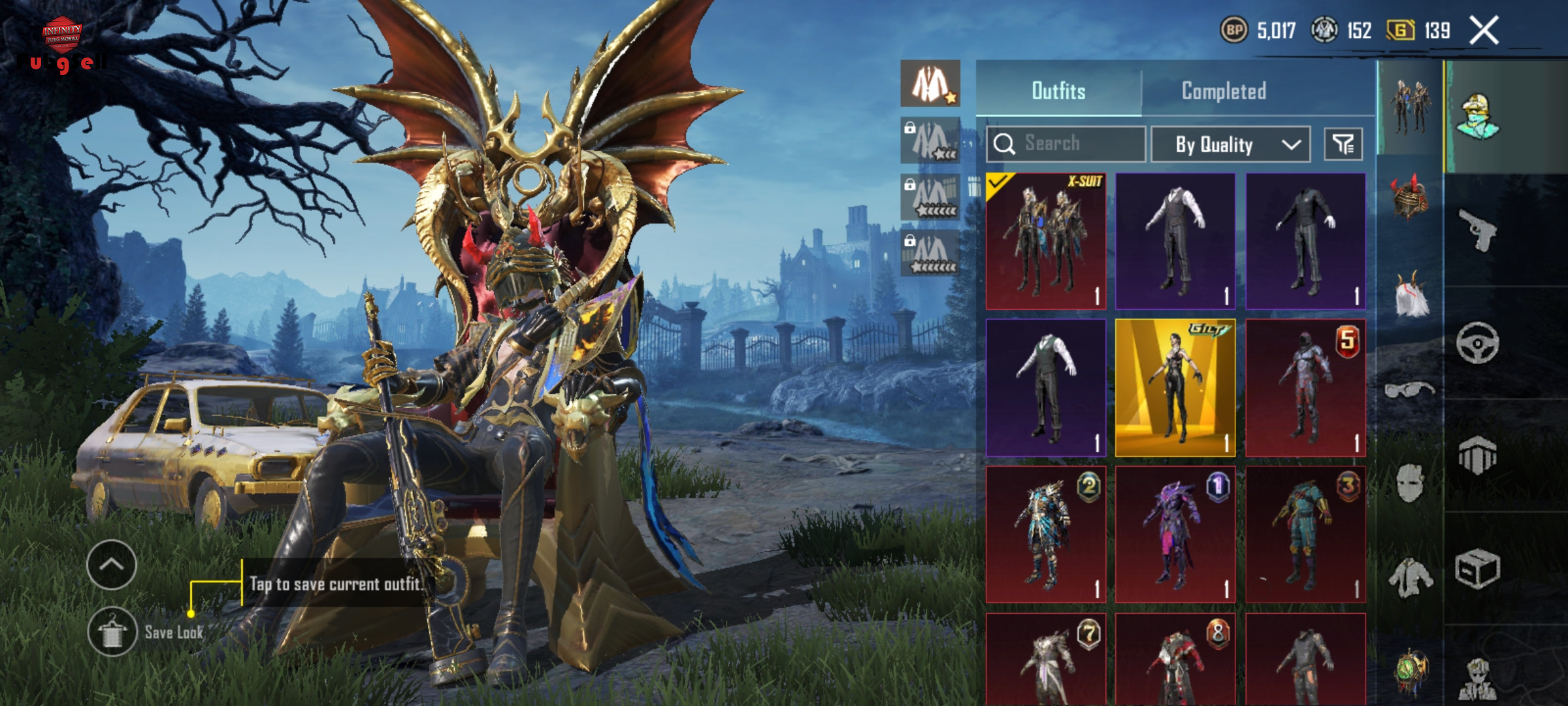Select the first outfit preset with star

pyautogui.click(x=930, y=84)
